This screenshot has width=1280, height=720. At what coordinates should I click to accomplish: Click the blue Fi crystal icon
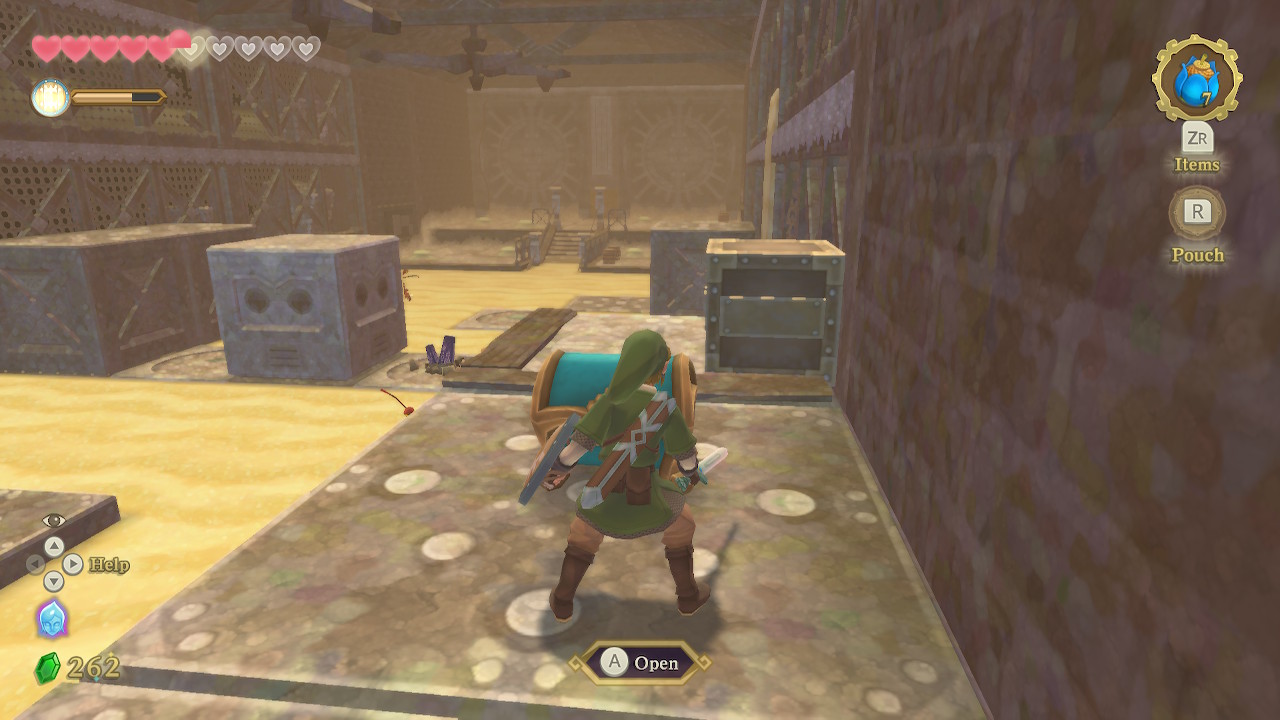point(52,619)
